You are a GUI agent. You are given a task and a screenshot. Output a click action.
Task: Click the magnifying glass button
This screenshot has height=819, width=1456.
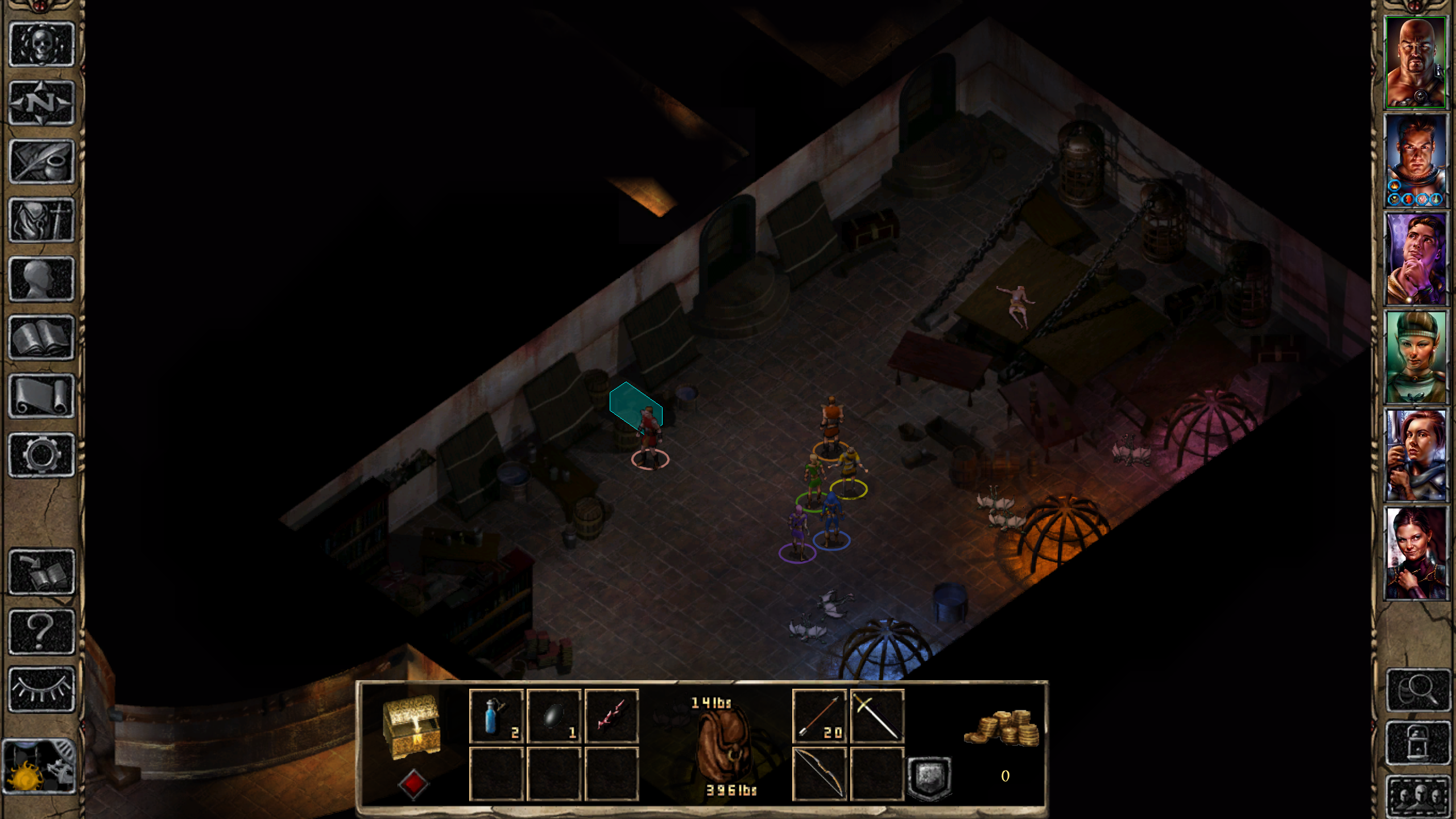pos(1418,690)
